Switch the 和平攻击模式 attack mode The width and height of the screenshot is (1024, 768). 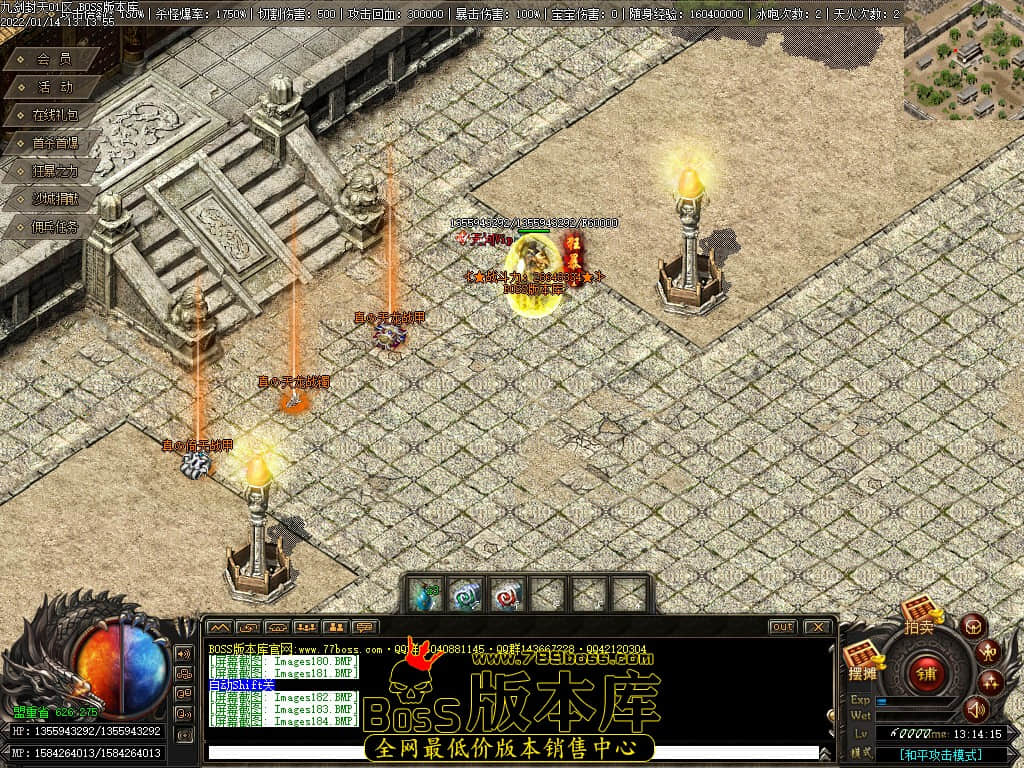(938, 754)
